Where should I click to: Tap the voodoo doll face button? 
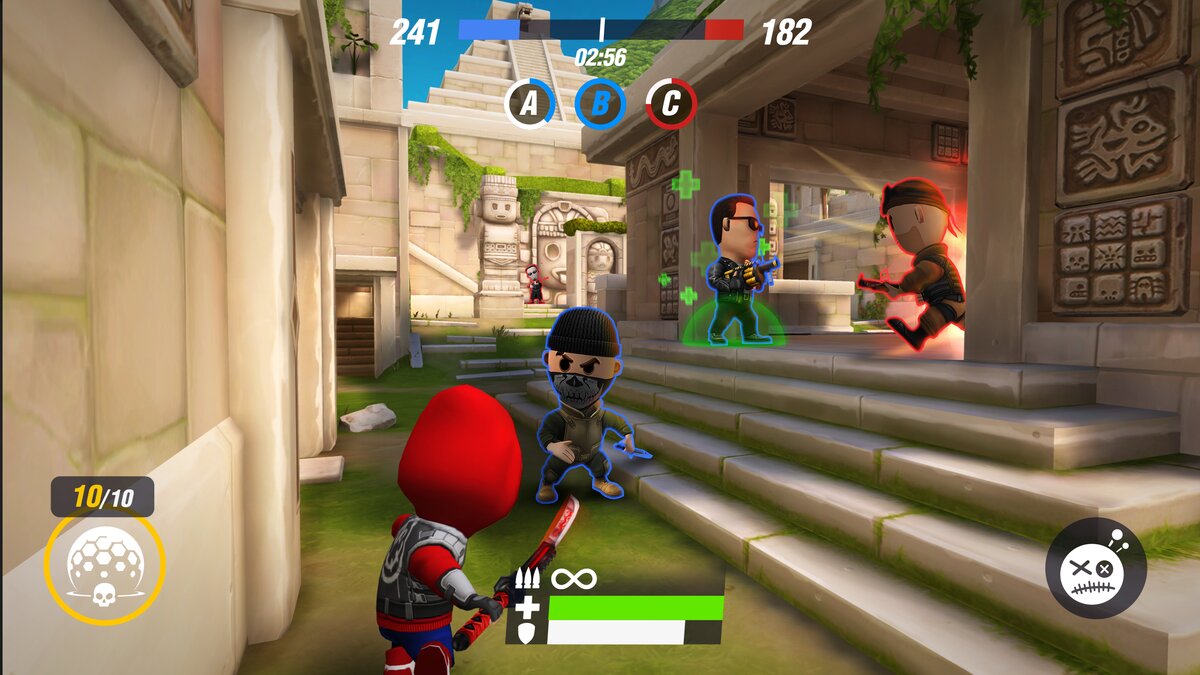[x=1096, y=567]
